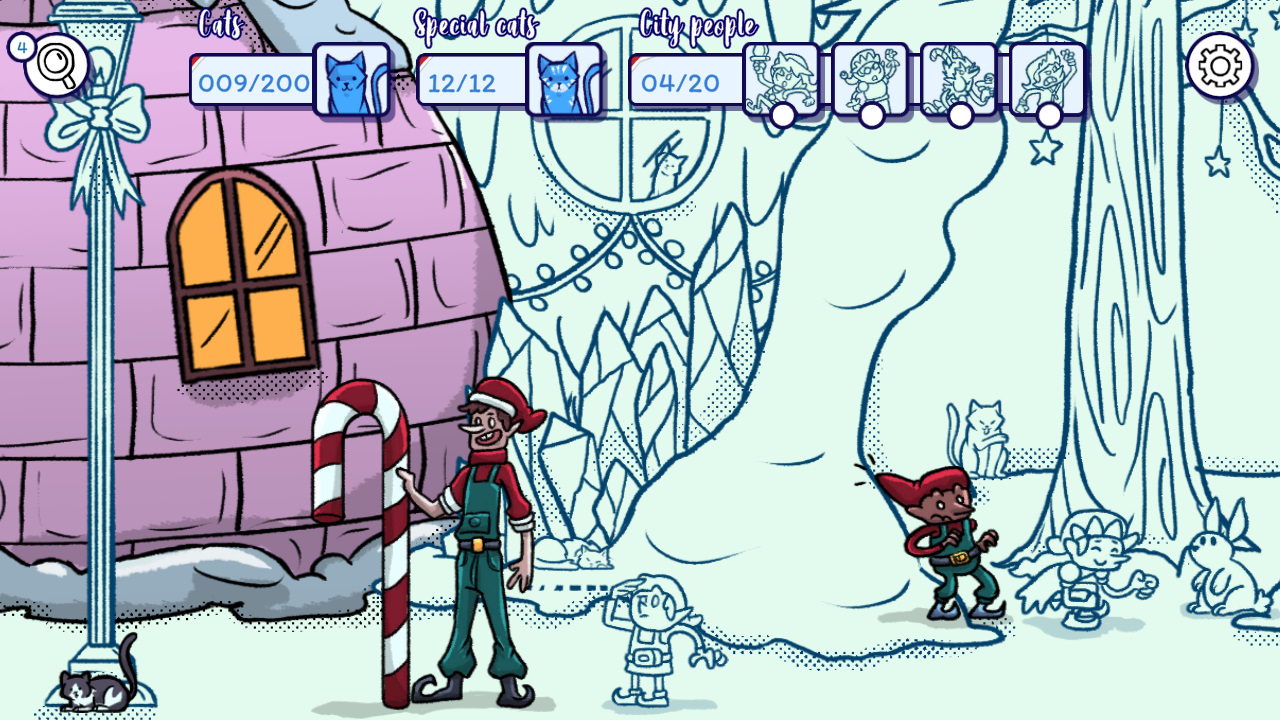Click the blue cat icon beside the Cats counter
The height and width of the screenshot is (720, 1280).
[350, 78]
